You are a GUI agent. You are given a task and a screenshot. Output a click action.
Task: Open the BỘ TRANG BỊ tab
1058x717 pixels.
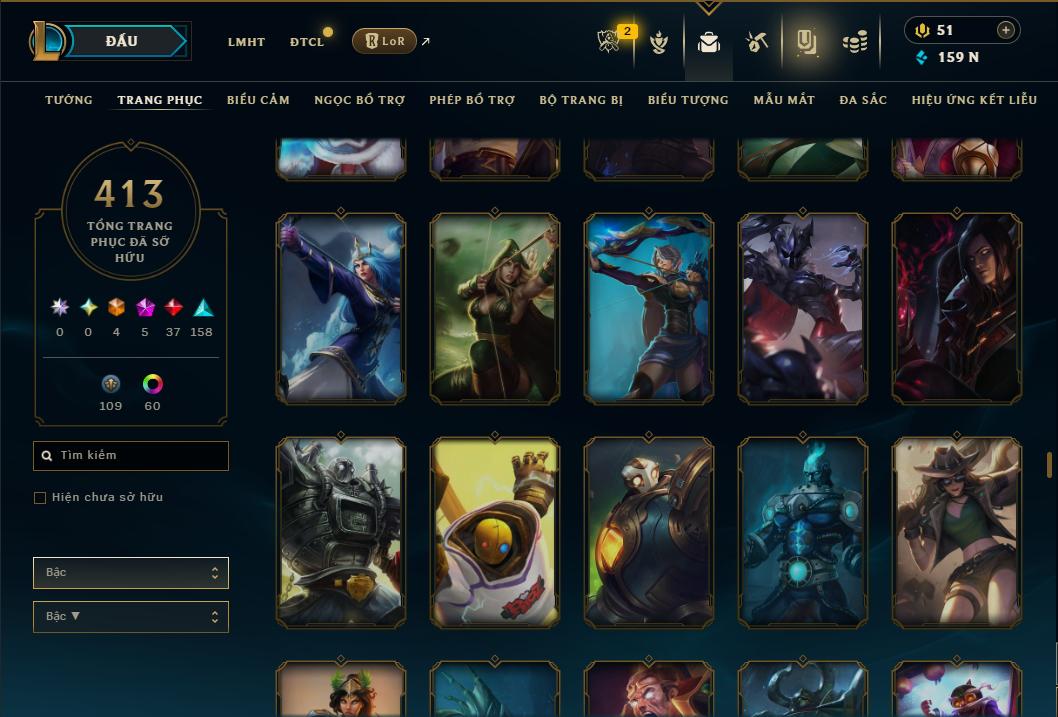[581, 100]
